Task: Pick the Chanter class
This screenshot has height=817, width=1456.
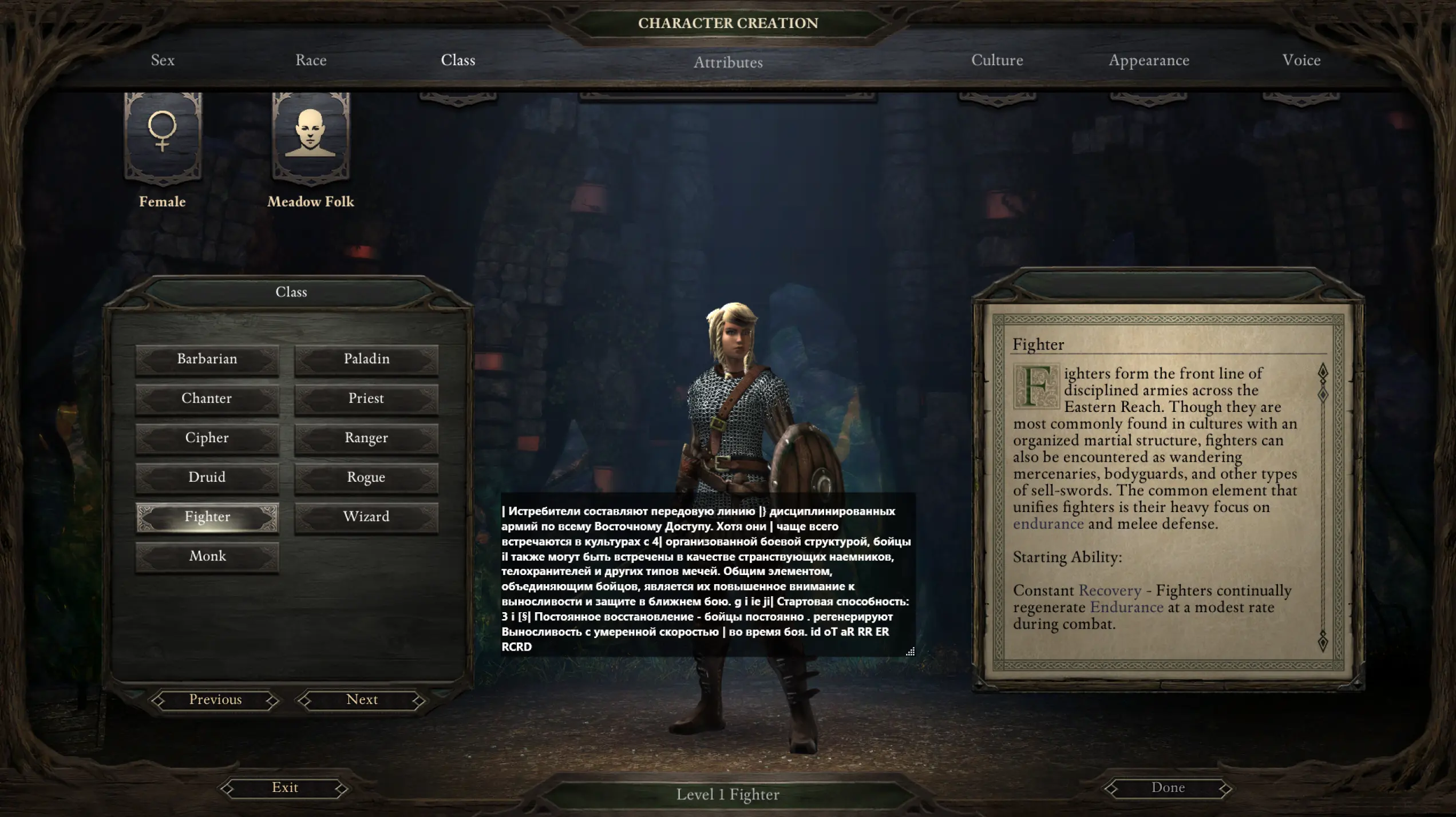Action: coord(207,399)
